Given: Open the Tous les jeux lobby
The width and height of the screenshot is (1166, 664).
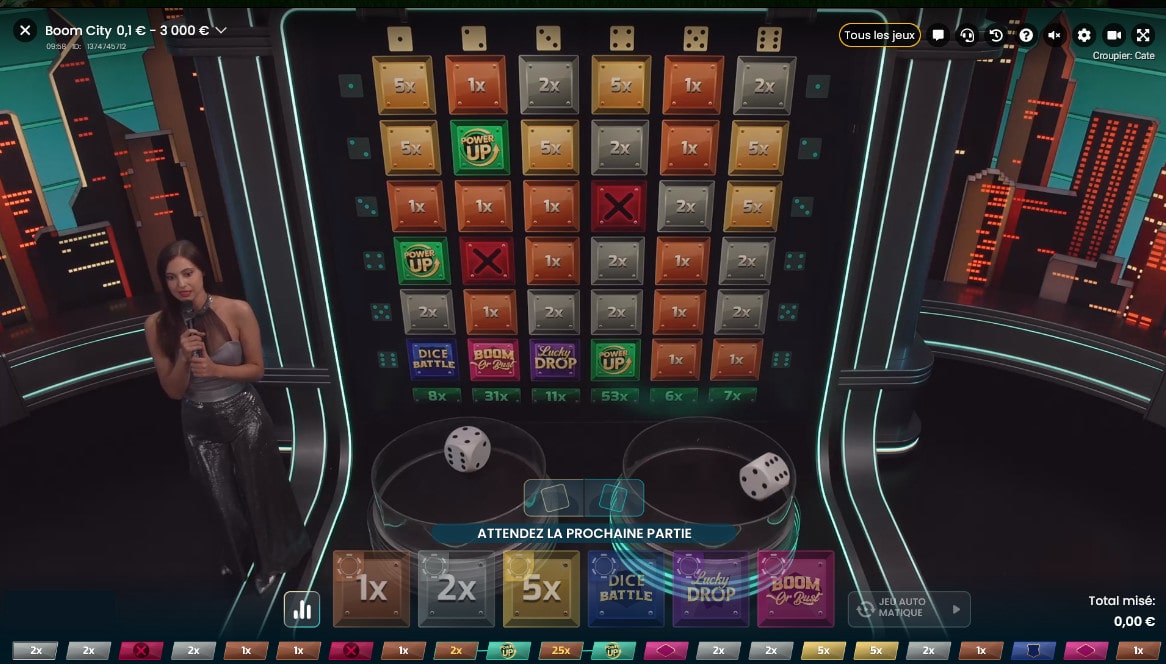Looking at the screenshot, I should coord(879,35).
